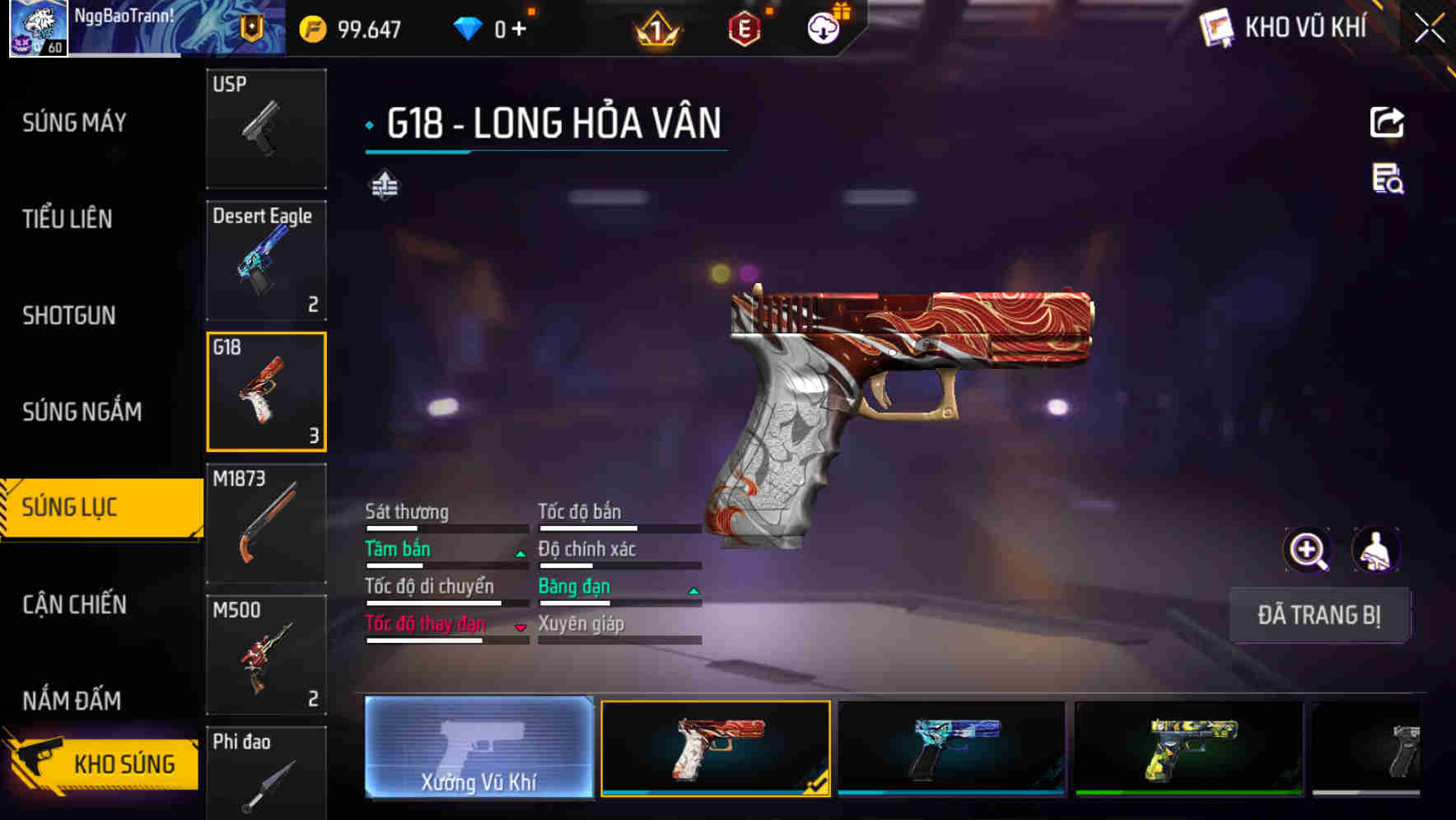1456x820 pixels.
Task: Select the USP pistol slot
Action: (266, 128)
